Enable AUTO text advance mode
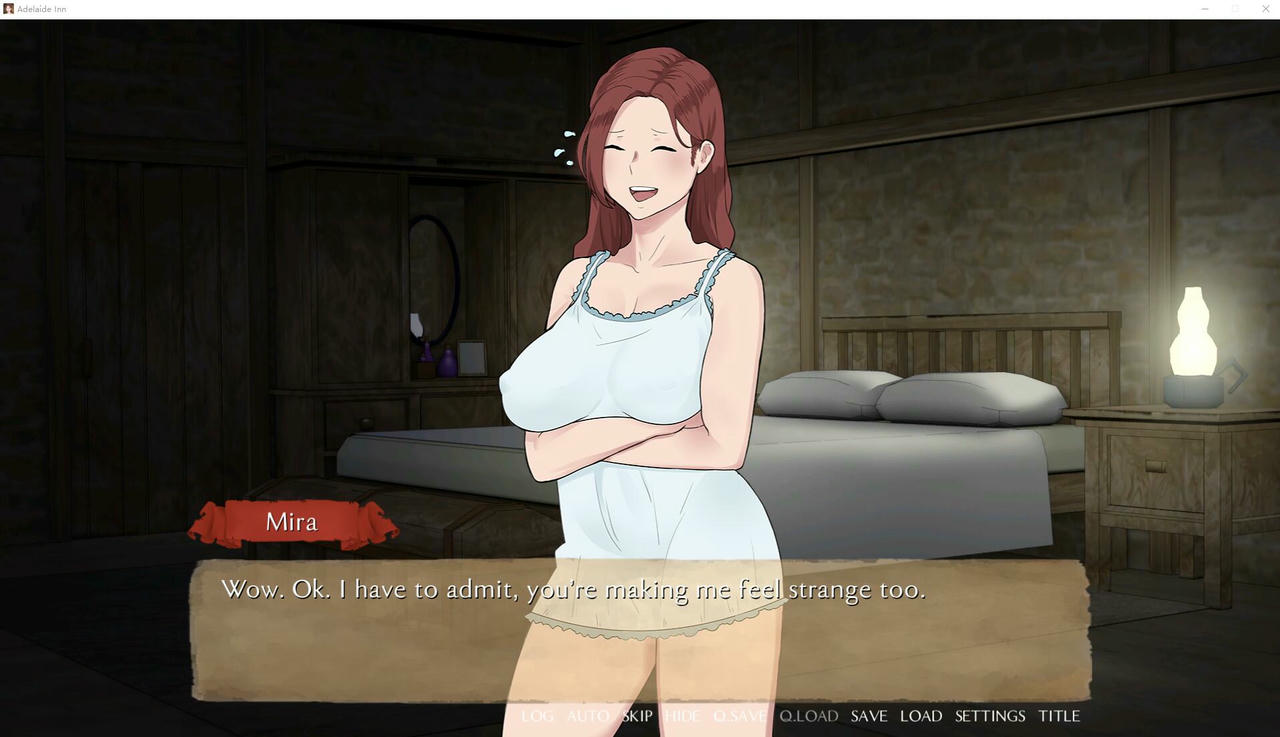Screen dimensions: 1280x737 pyautogui.click(x=589, y=716)
